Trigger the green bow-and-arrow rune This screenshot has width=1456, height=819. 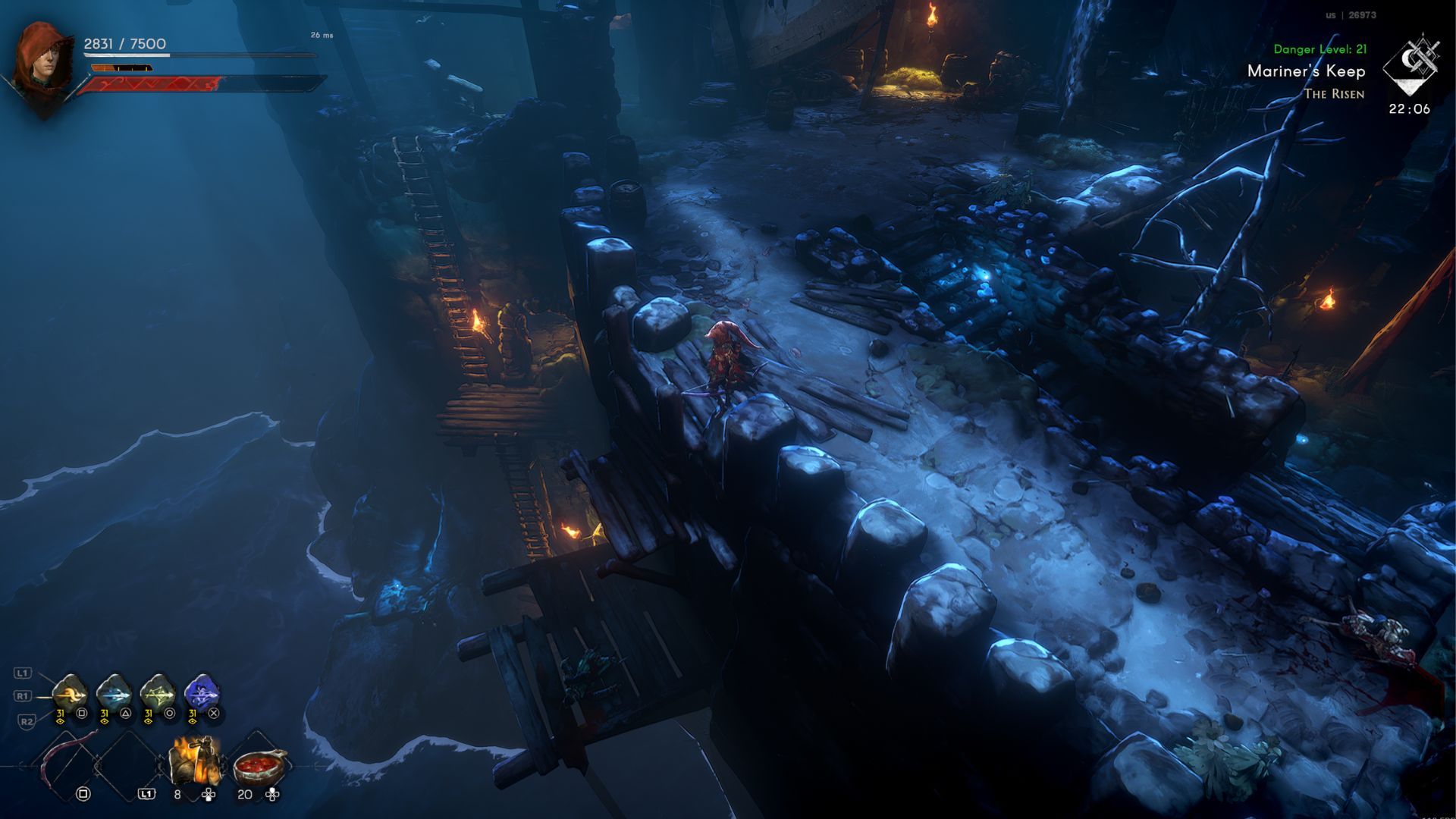158,692
